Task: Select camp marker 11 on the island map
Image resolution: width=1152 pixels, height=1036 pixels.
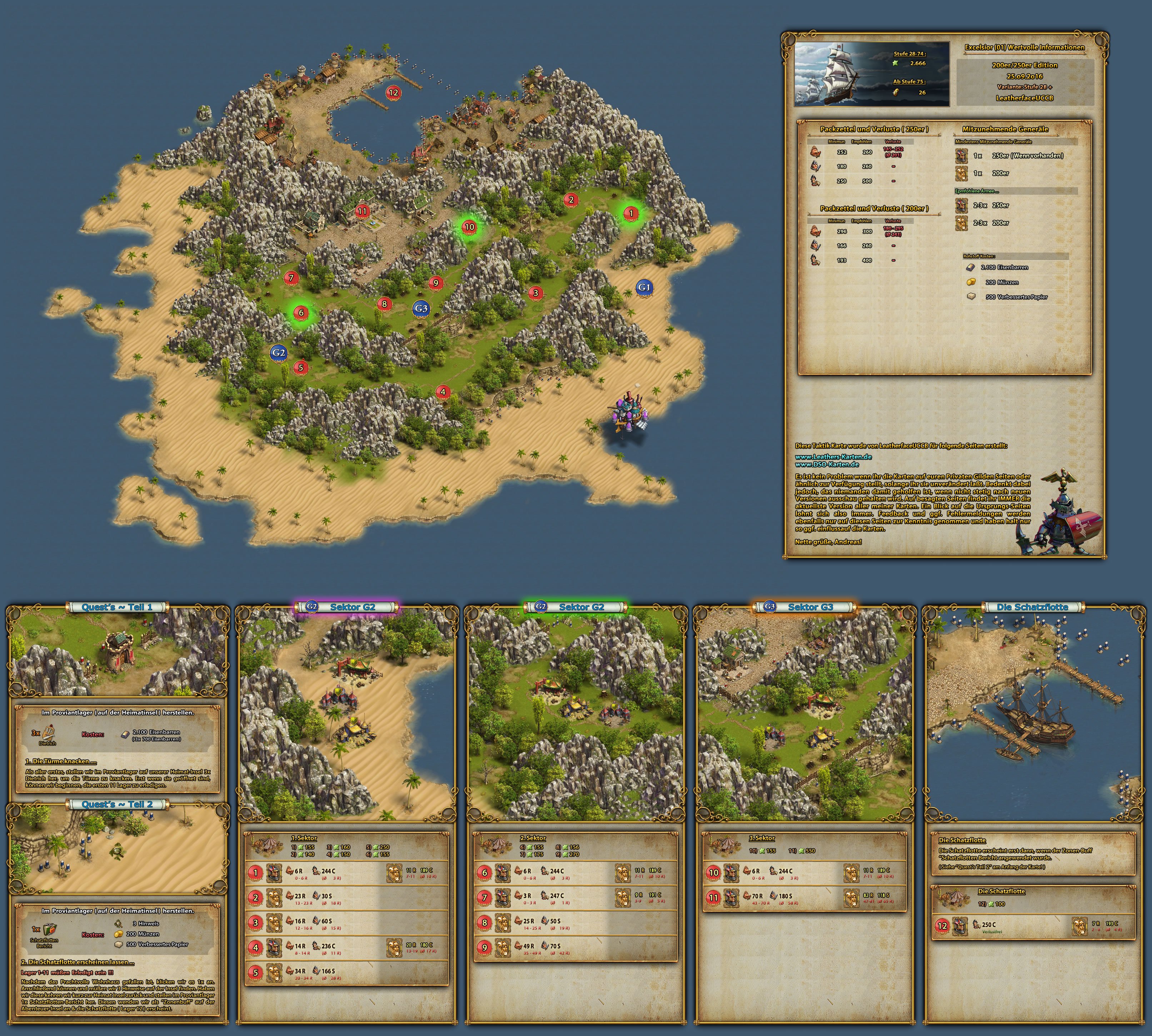Action: pos(362,211)
